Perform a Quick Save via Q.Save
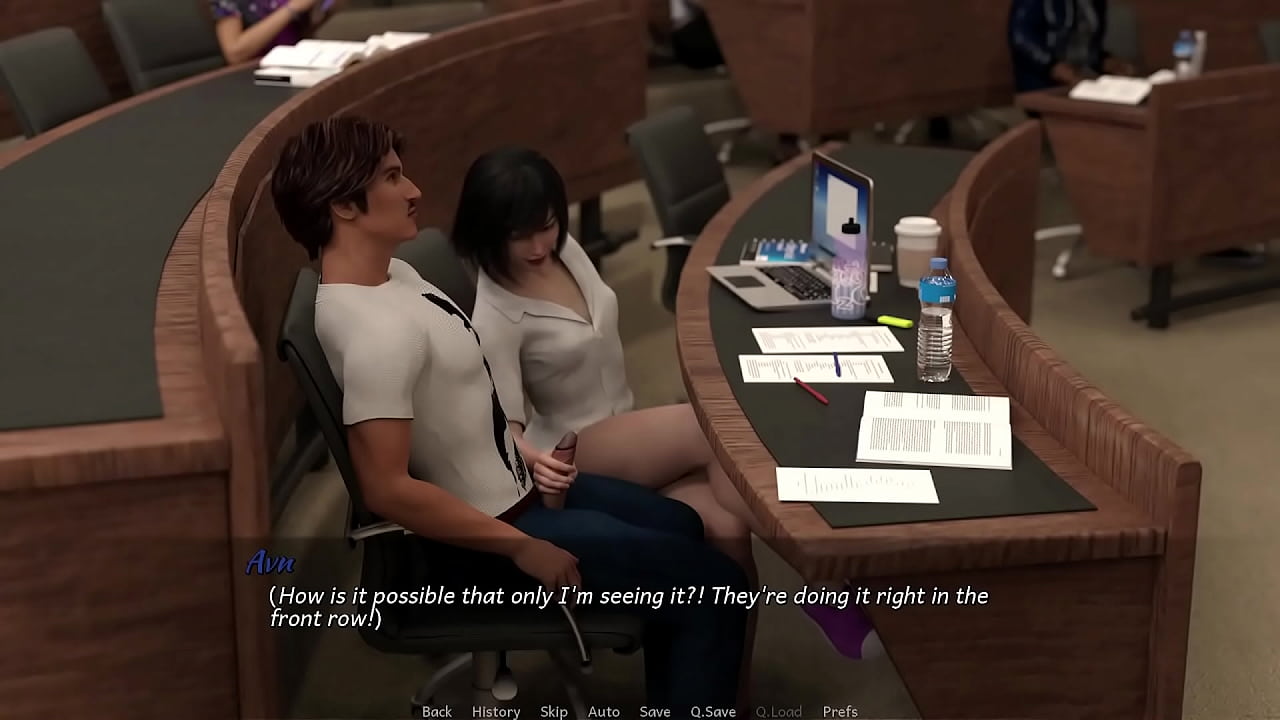 tap(714, 711)
